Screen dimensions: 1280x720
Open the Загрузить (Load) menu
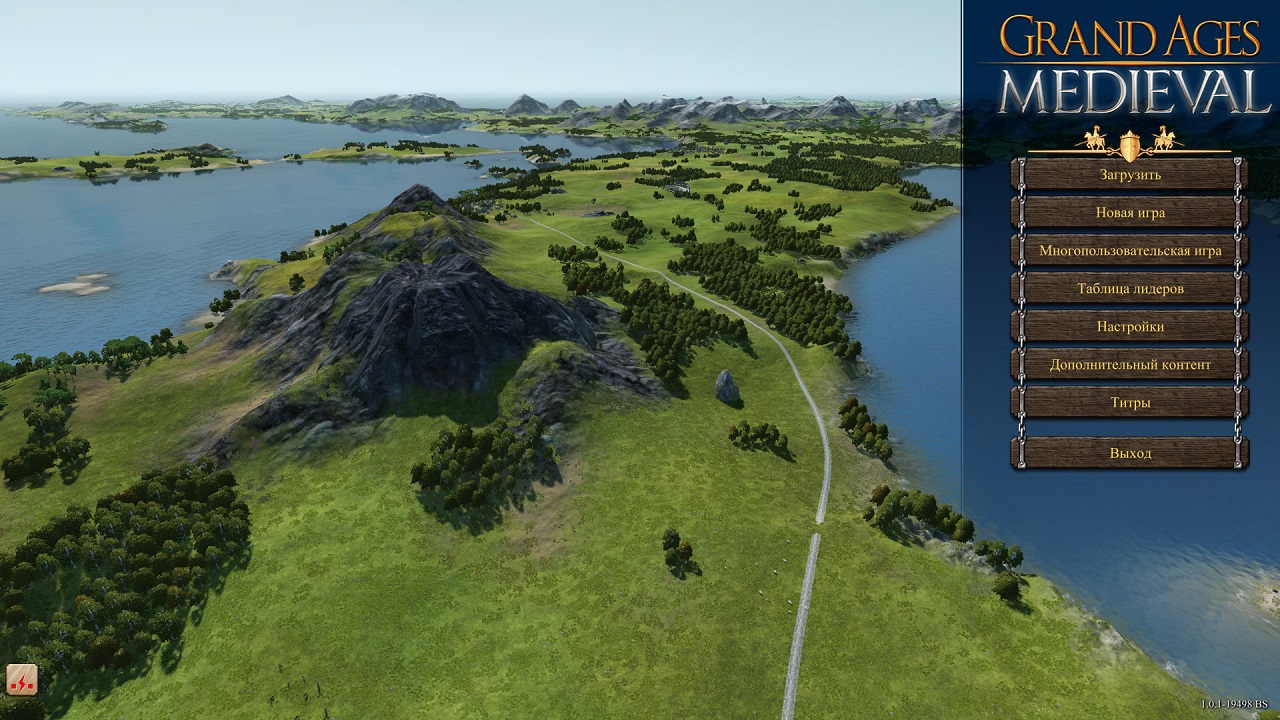point(1130,174)
